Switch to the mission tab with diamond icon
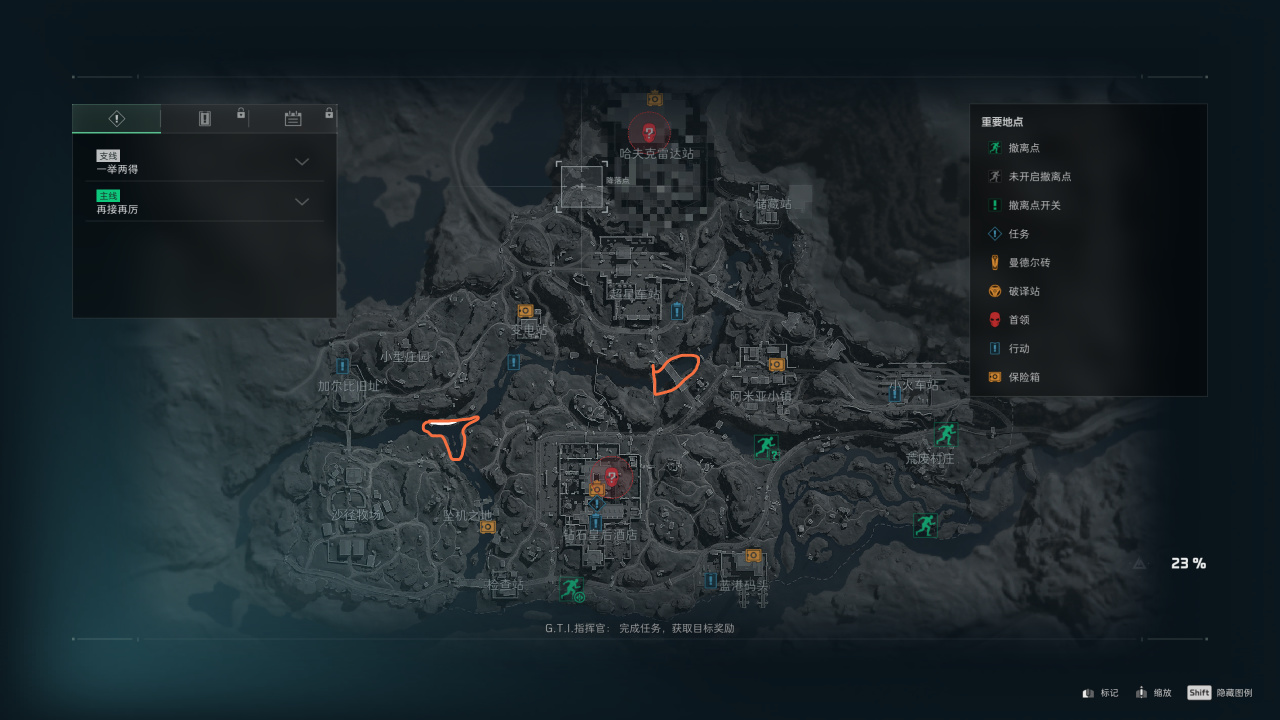Screen dimensions: 1280x720 point(116,119)
